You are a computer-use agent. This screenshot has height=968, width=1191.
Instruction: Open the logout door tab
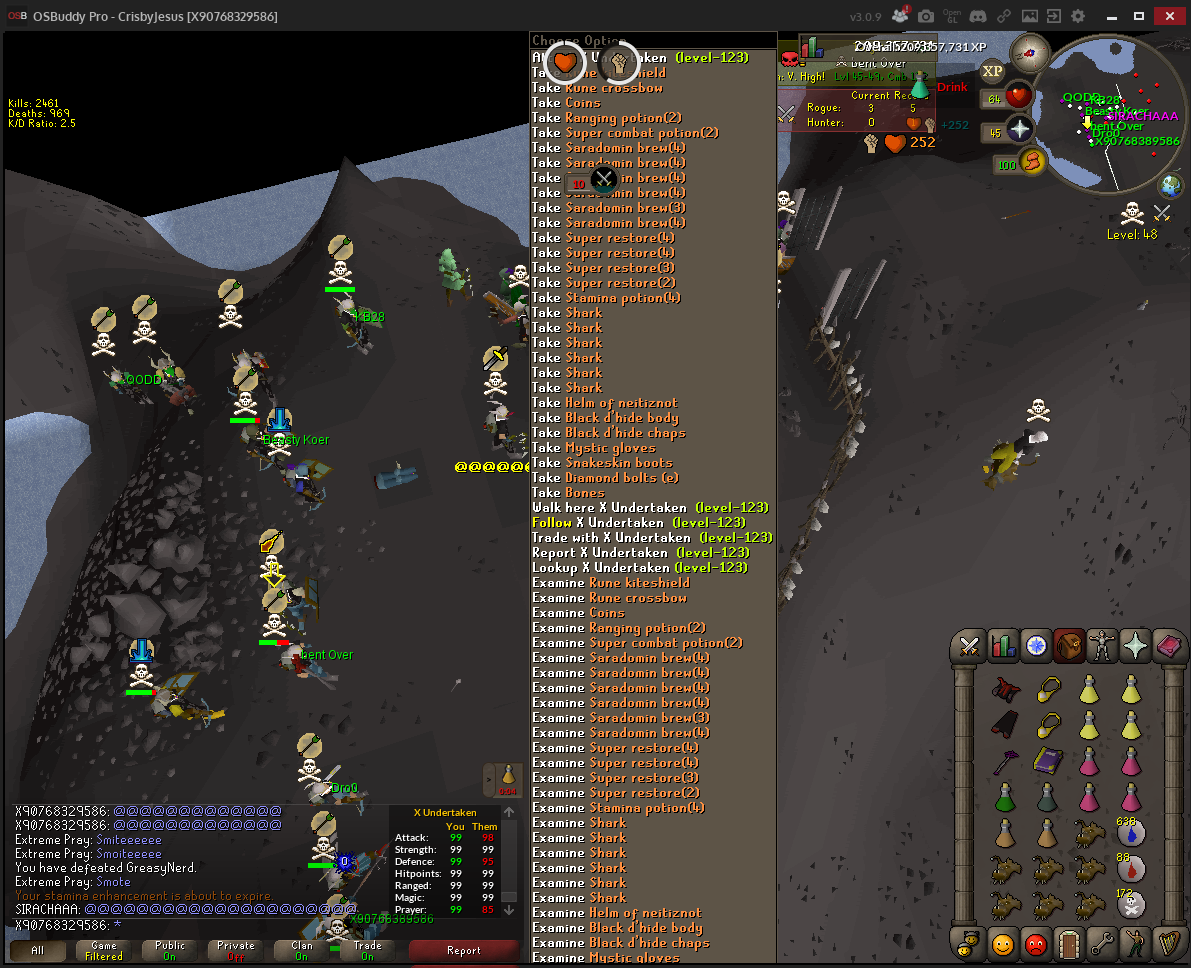[1069, 942]
